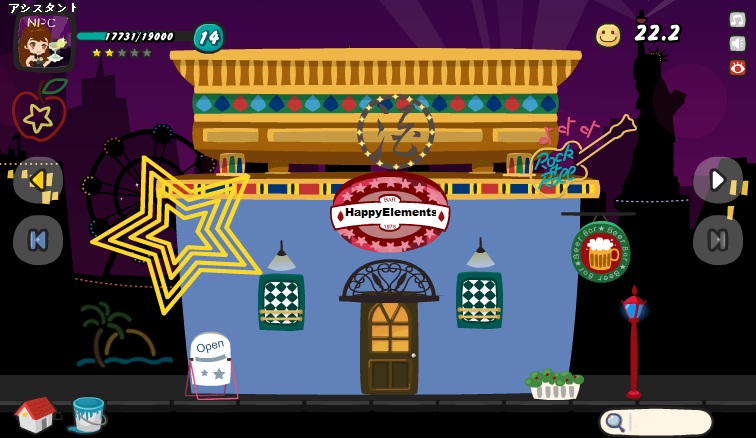Click the magnifying glass search field

coord(655,422)
